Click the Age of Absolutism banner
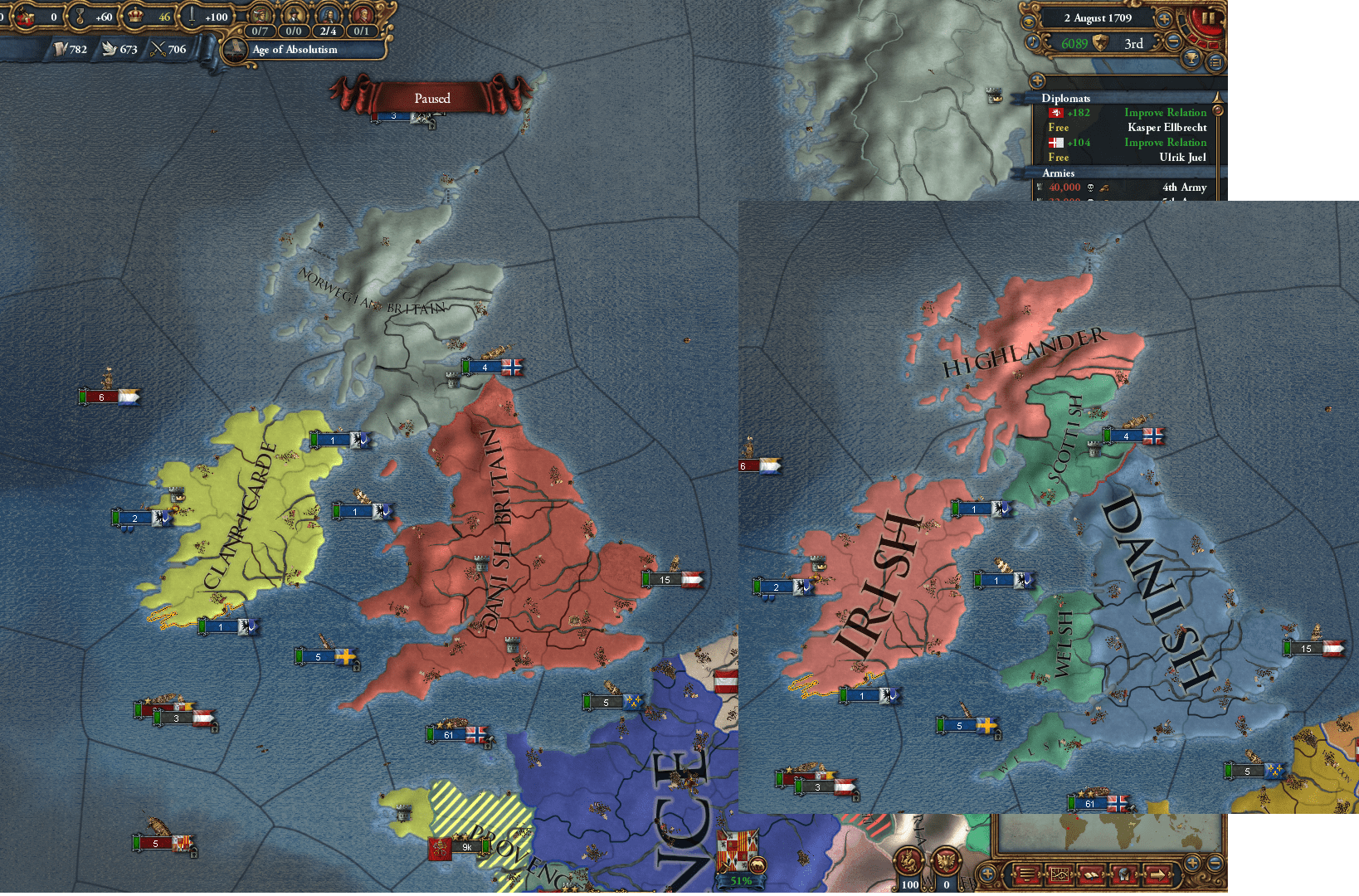The image size is (1359, 896). tap(295, 50)
